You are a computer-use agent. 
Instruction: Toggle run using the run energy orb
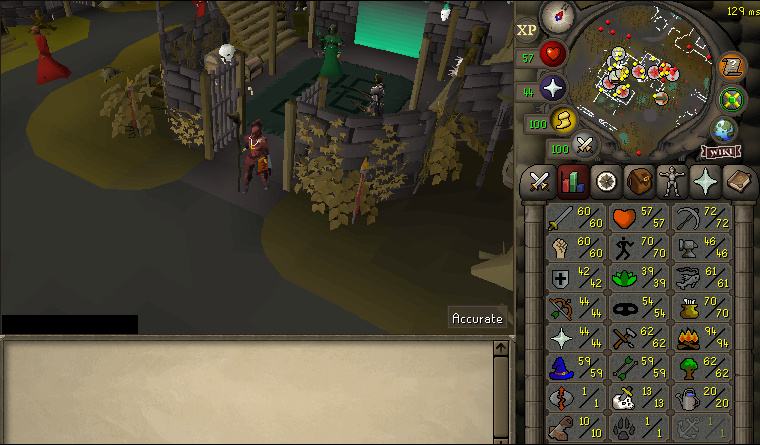(x=563, y=121)
